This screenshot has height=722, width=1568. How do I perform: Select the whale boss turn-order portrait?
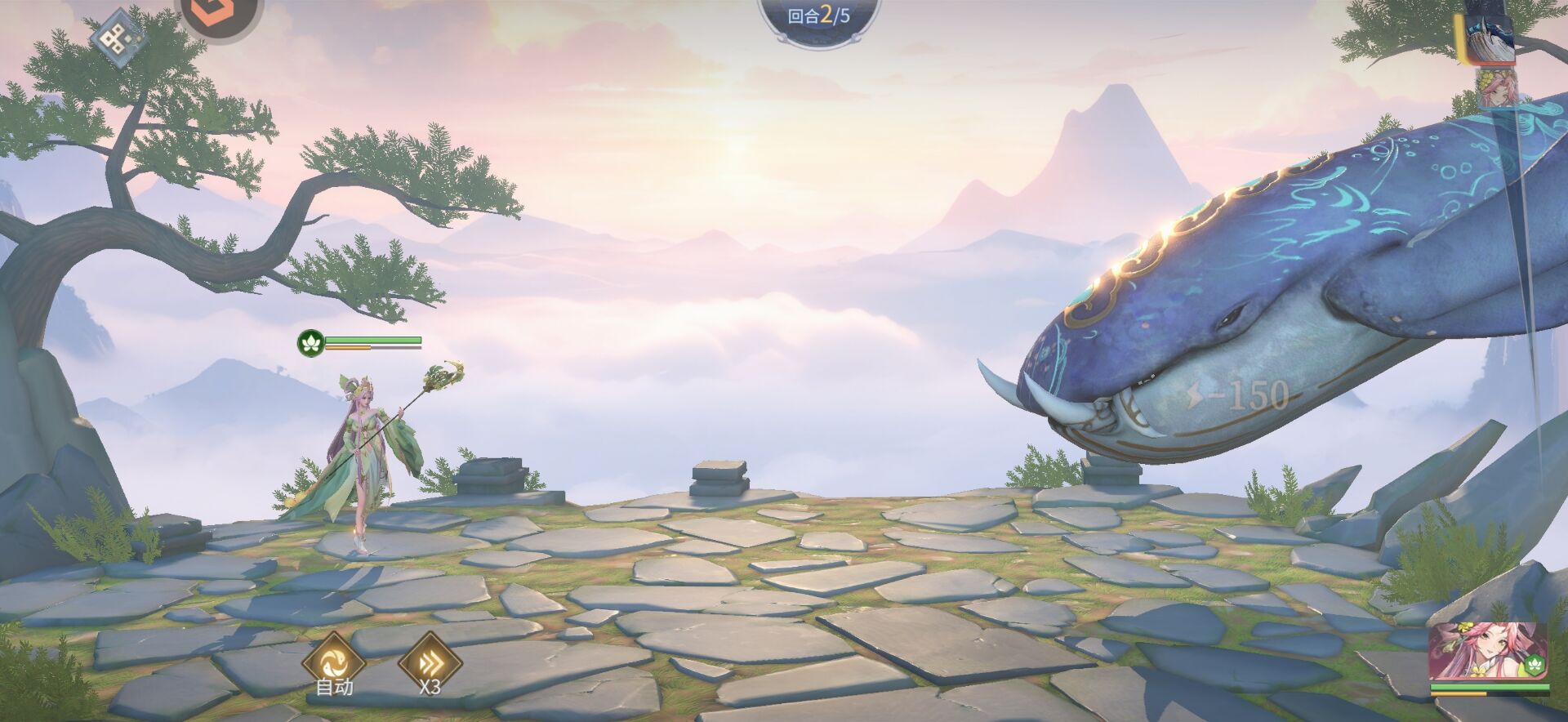pos(1489,36)
